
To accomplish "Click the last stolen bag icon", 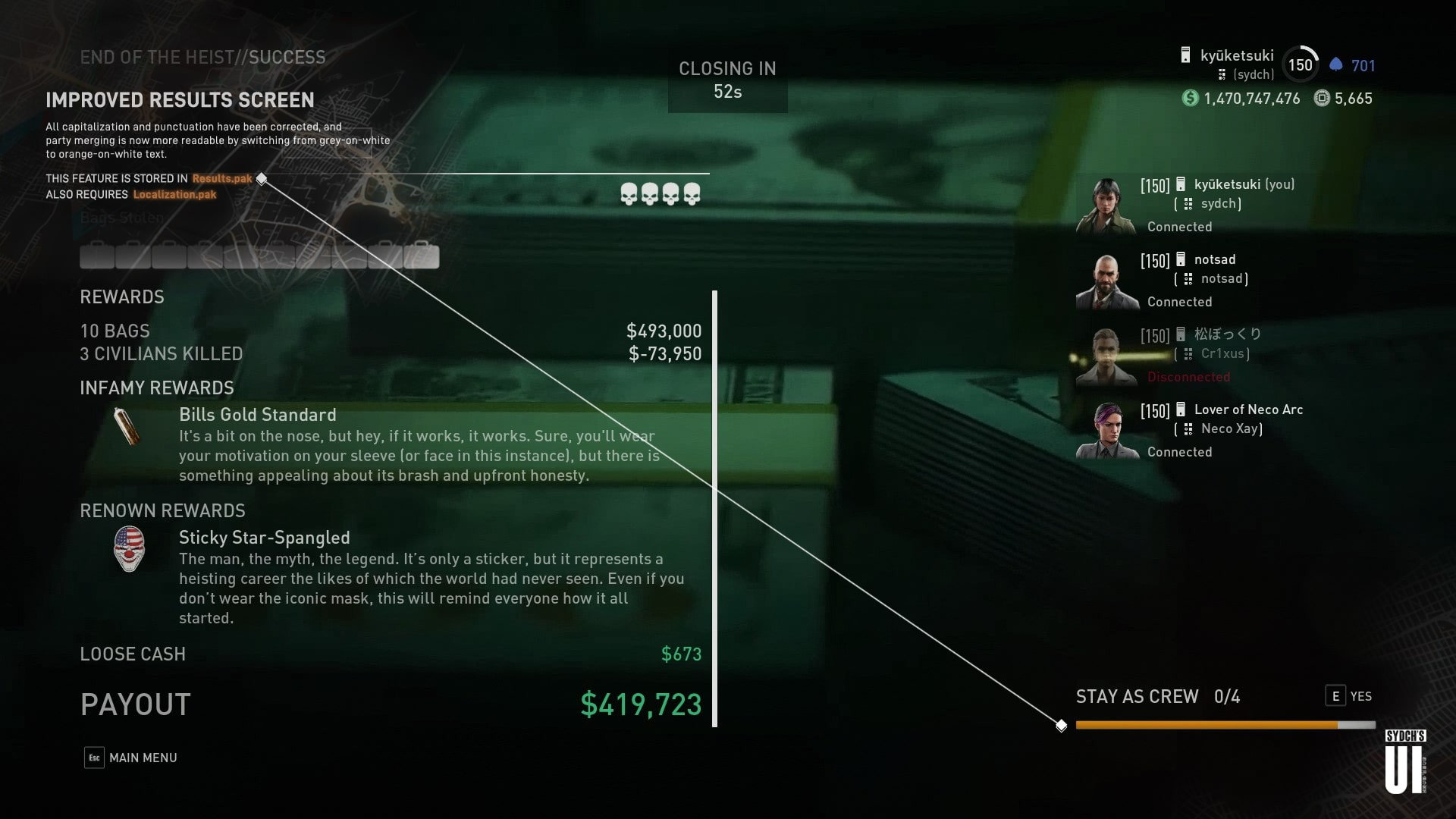I will [422, 256].
